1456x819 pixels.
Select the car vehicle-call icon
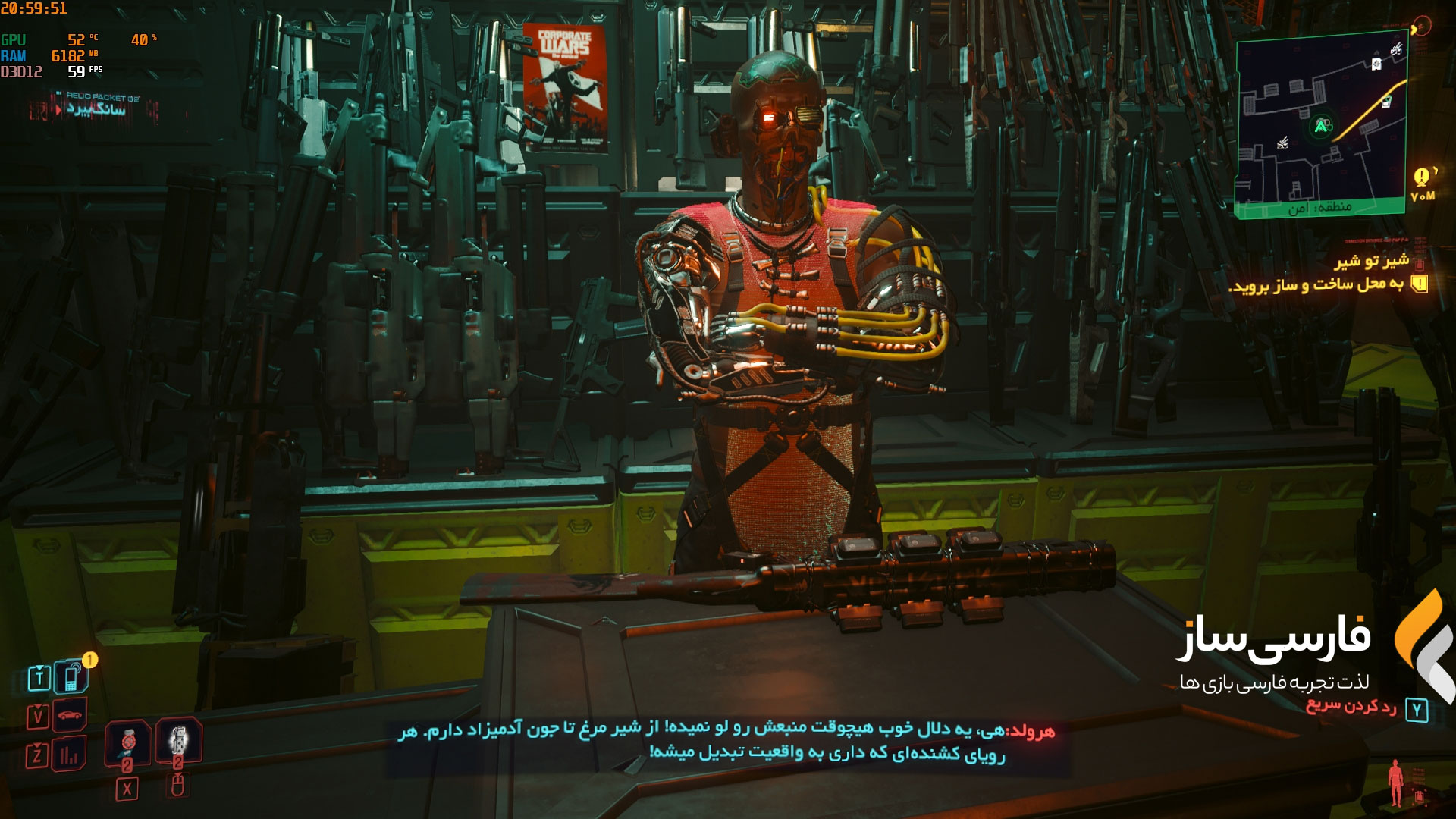pyautogui.click(x=70, y=715)
